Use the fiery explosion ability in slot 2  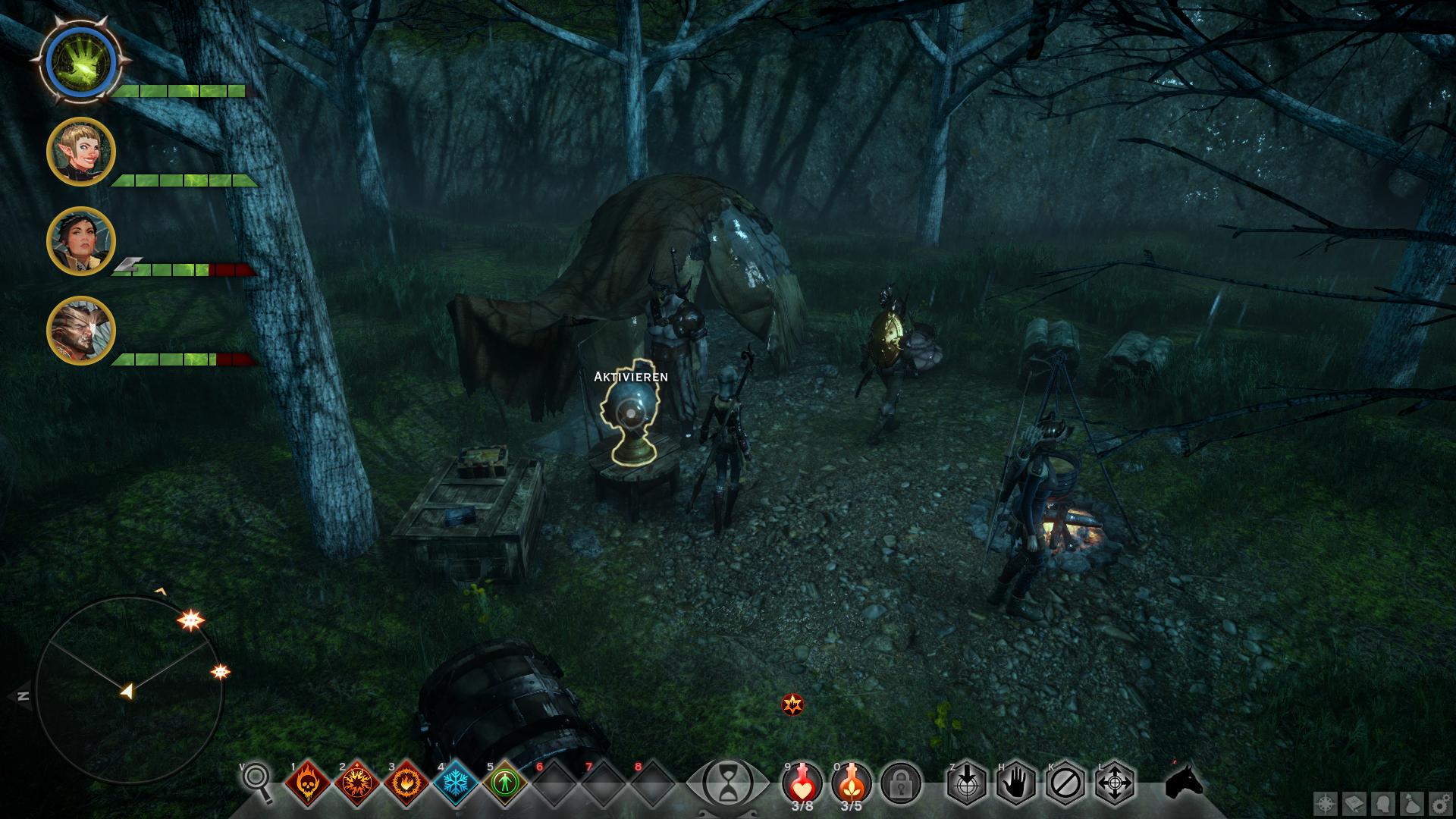tap(356, 782)
